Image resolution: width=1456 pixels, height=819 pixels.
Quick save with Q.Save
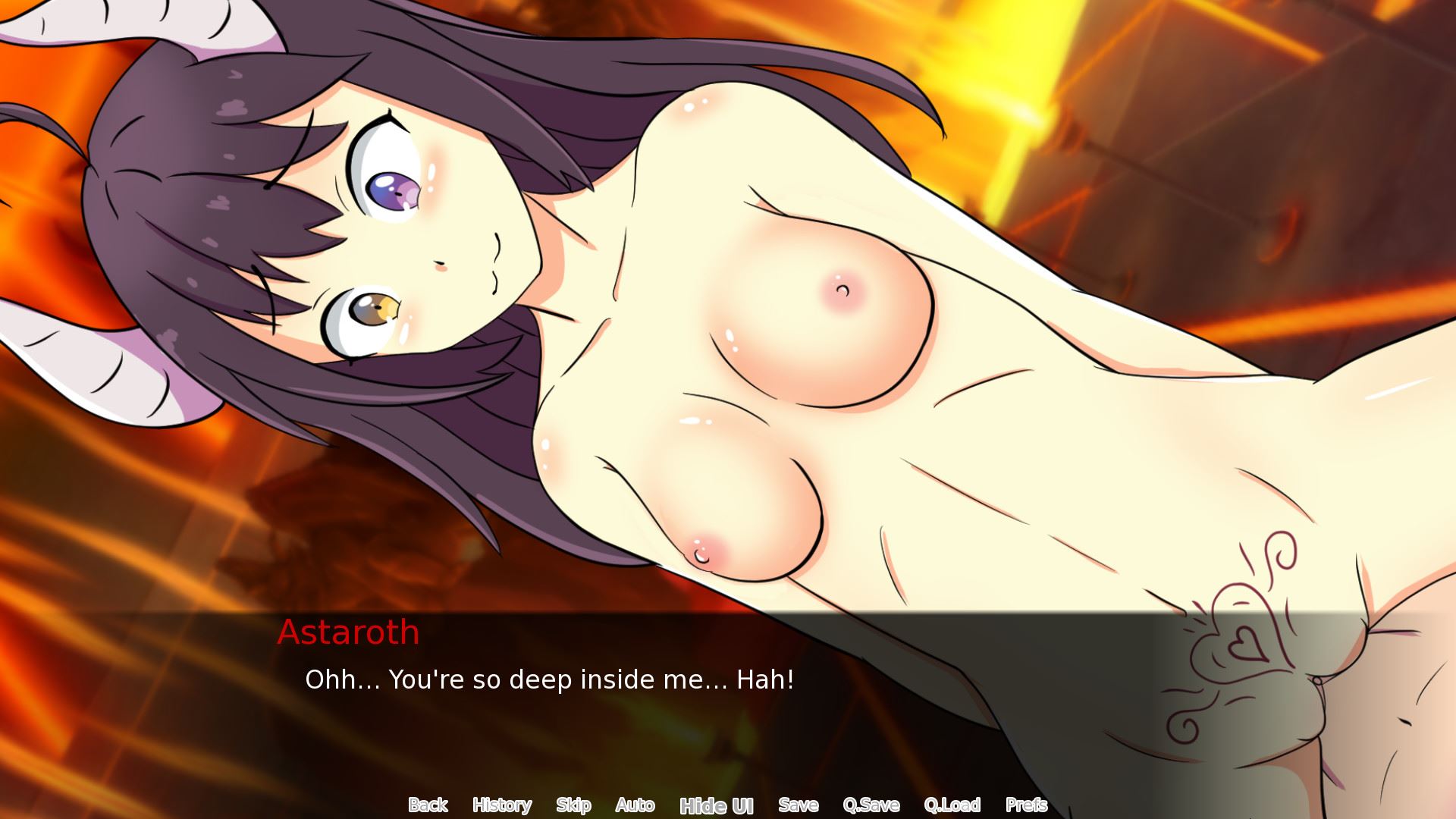pos(871,805)
